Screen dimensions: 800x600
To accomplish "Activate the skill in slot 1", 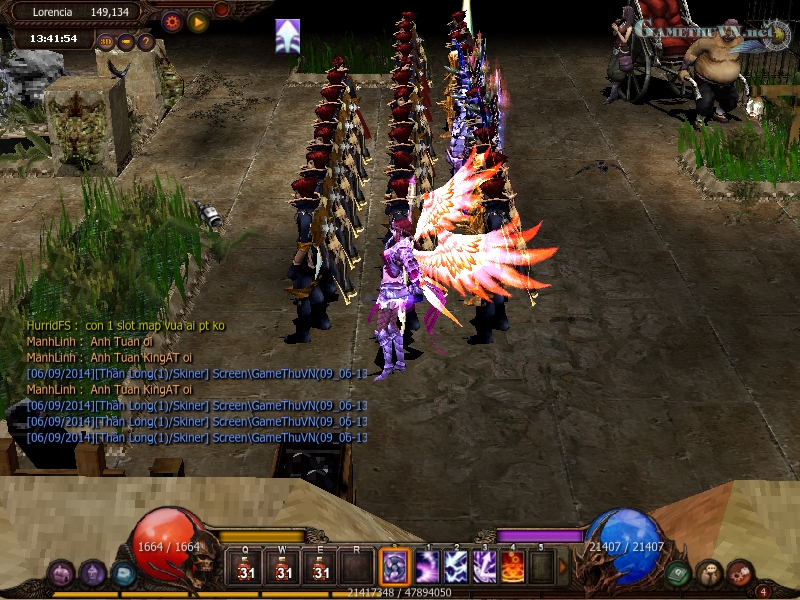I will (428, 568).
